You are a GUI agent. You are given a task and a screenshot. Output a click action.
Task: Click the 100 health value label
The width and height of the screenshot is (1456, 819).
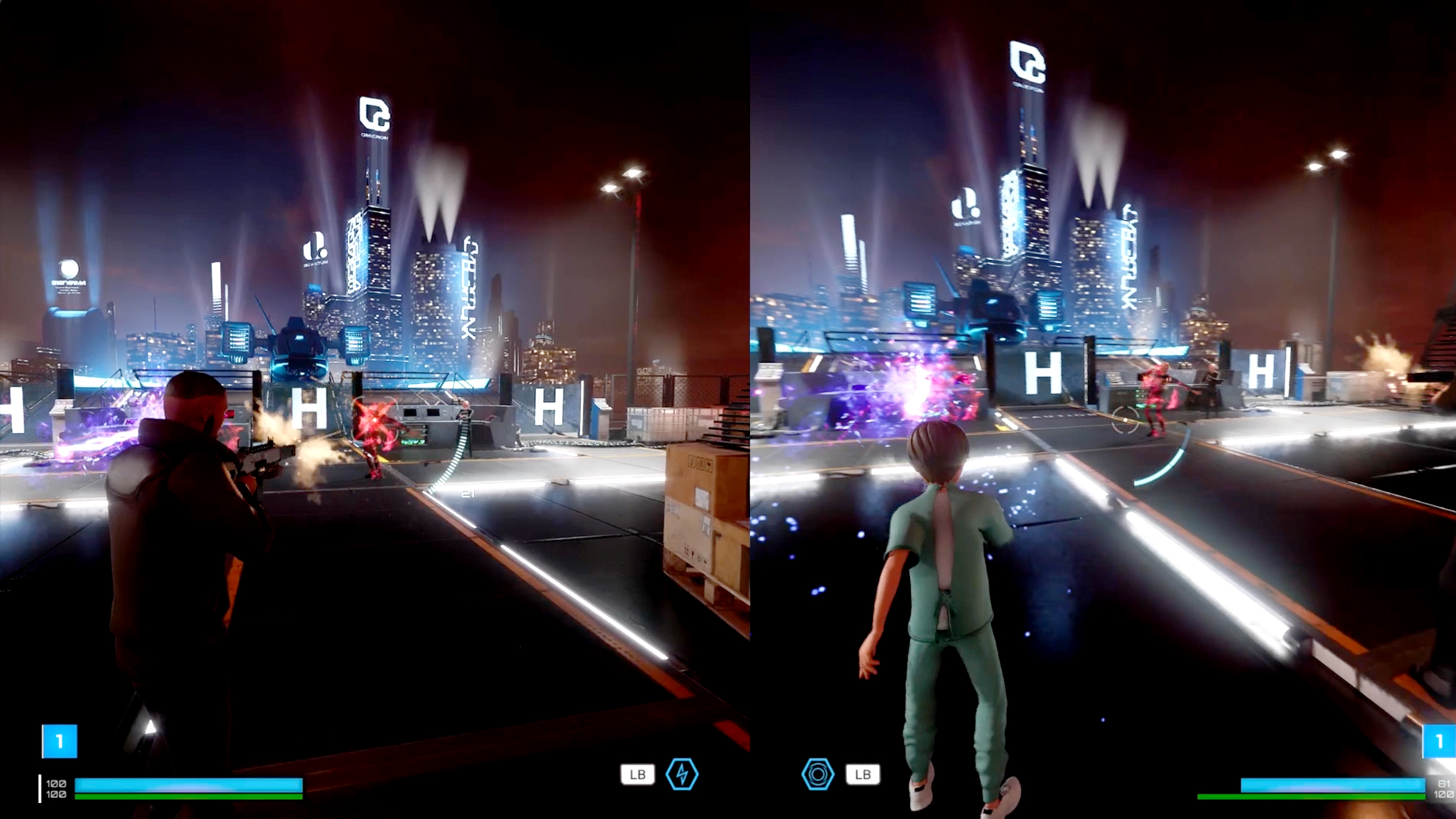(x=56, y=784)
